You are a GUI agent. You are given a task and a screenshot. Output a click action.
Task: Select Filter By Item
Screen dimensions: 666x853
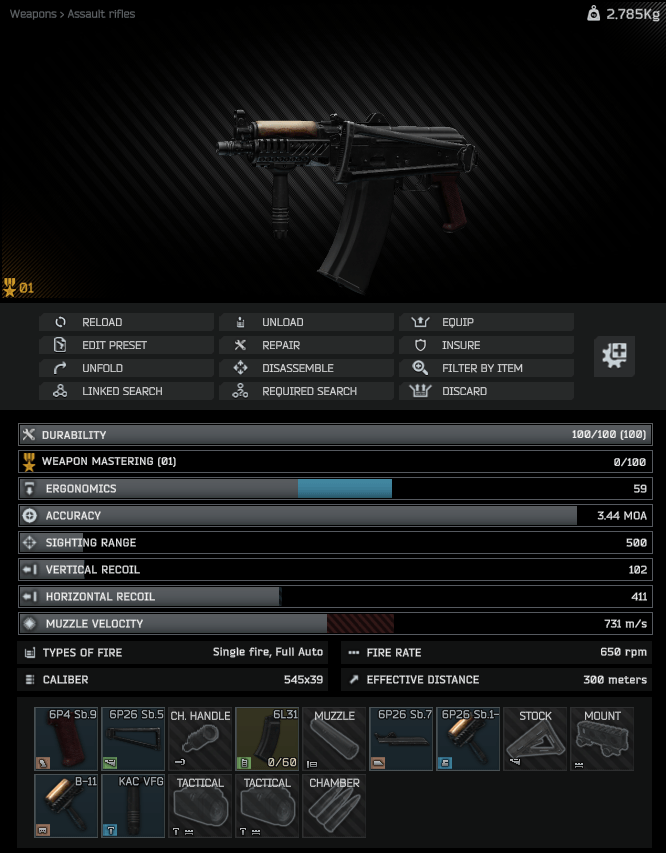coord(486,368)
